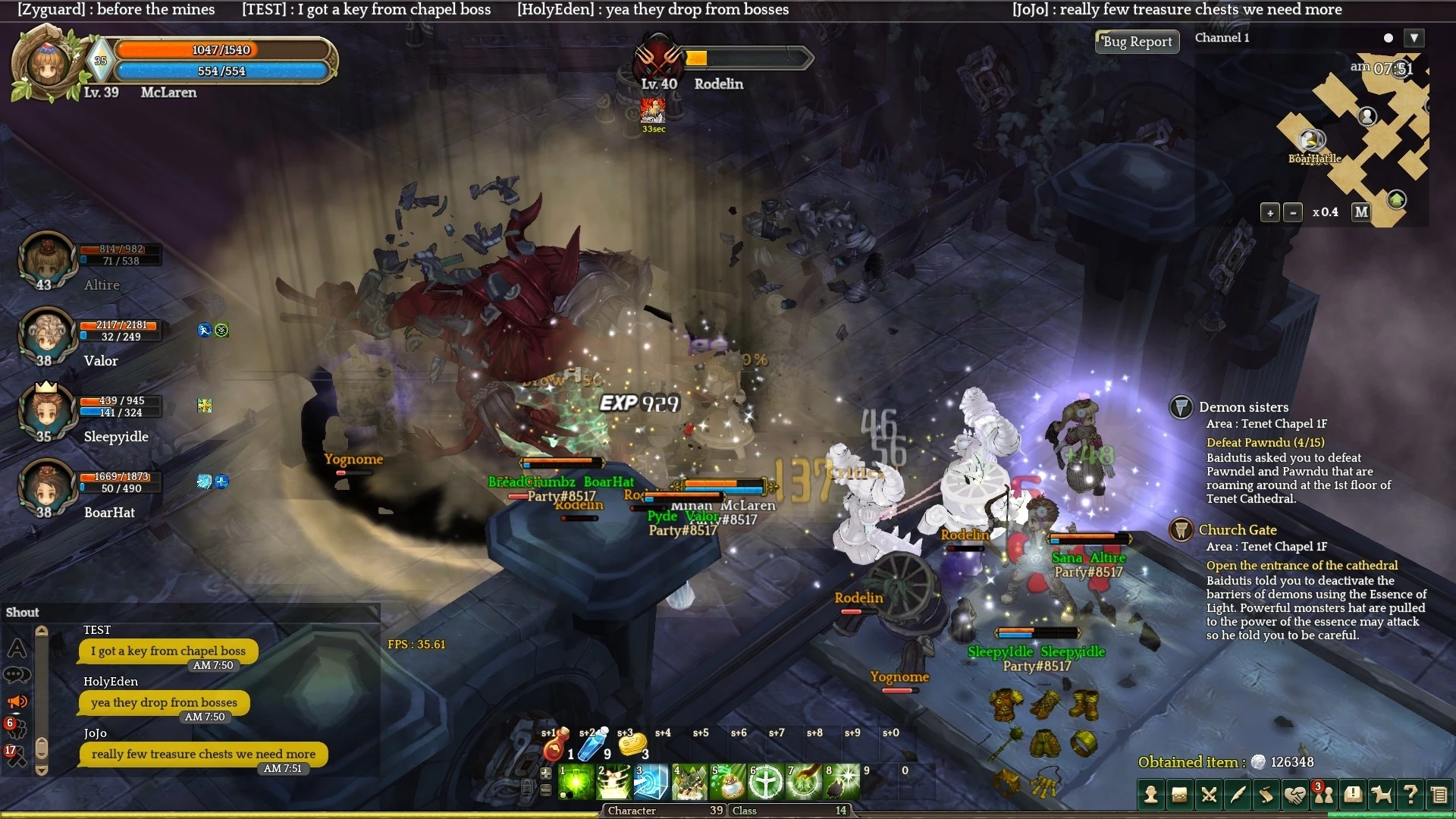Viewport: 1456px width, 819px height.
Task: Use the red potion in quickslot
Action: point(554,748)
